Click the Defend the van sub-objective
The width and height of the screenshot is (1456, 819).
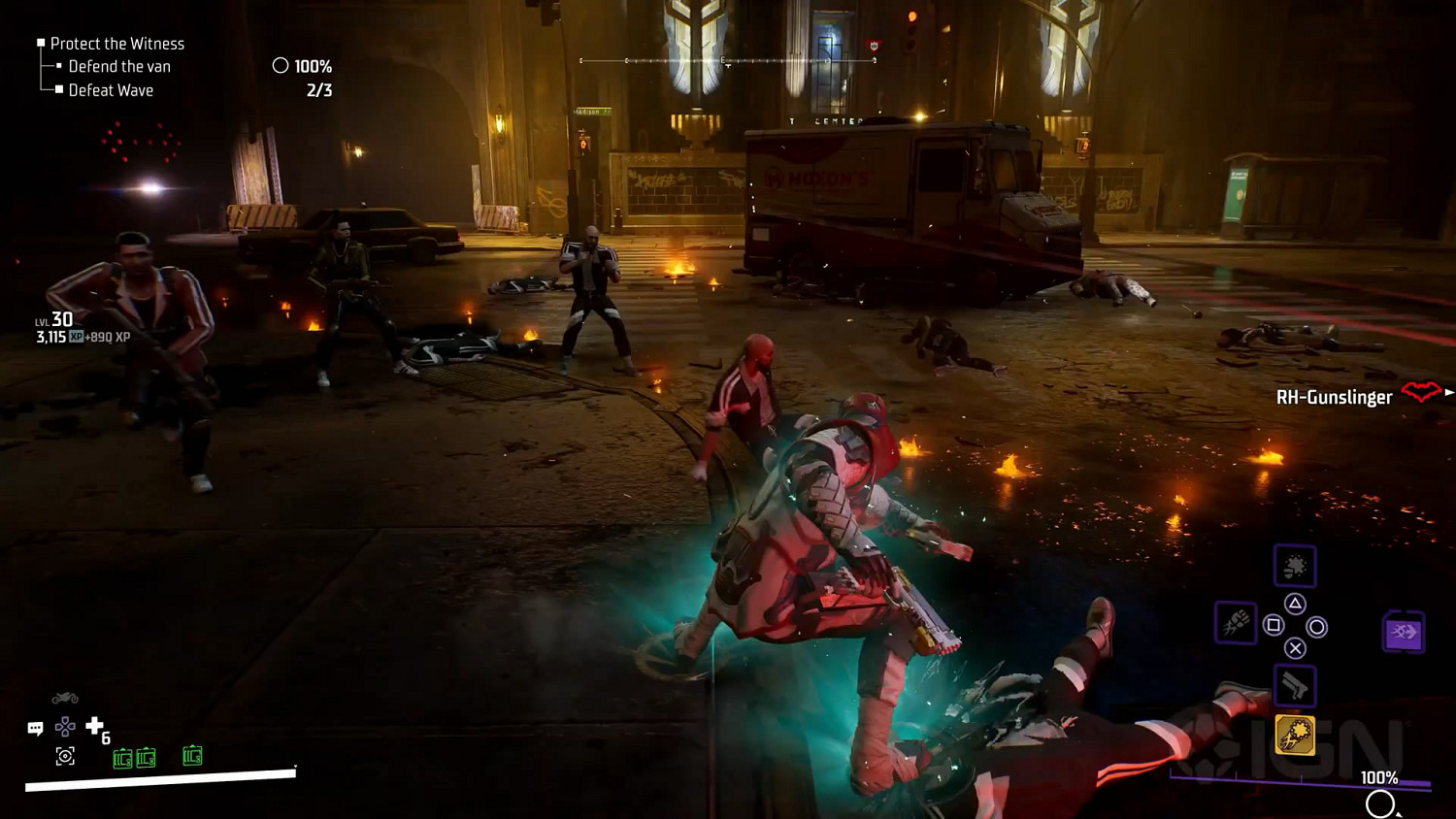[x=119, y=67]
